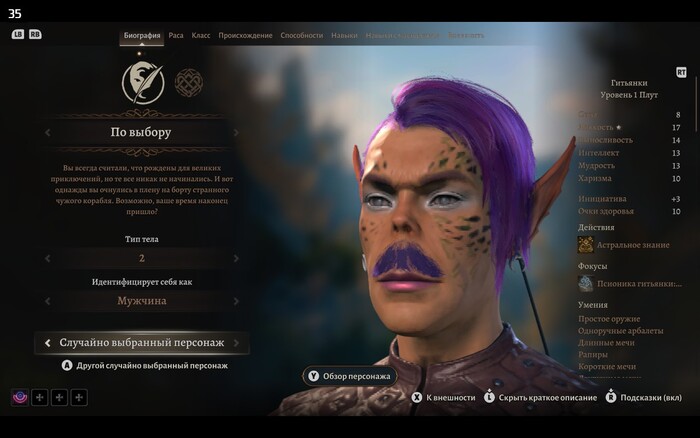Open Обзор персонажа character overview
700x438 pixels.
[x=349, y=376]
